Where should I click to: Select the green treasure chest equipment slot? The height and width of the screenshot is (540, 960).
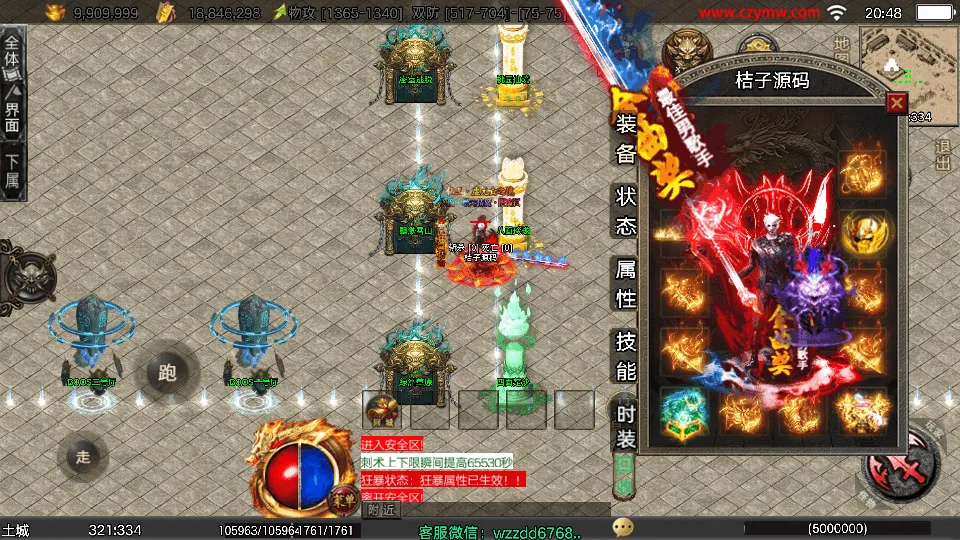point(684,411)
